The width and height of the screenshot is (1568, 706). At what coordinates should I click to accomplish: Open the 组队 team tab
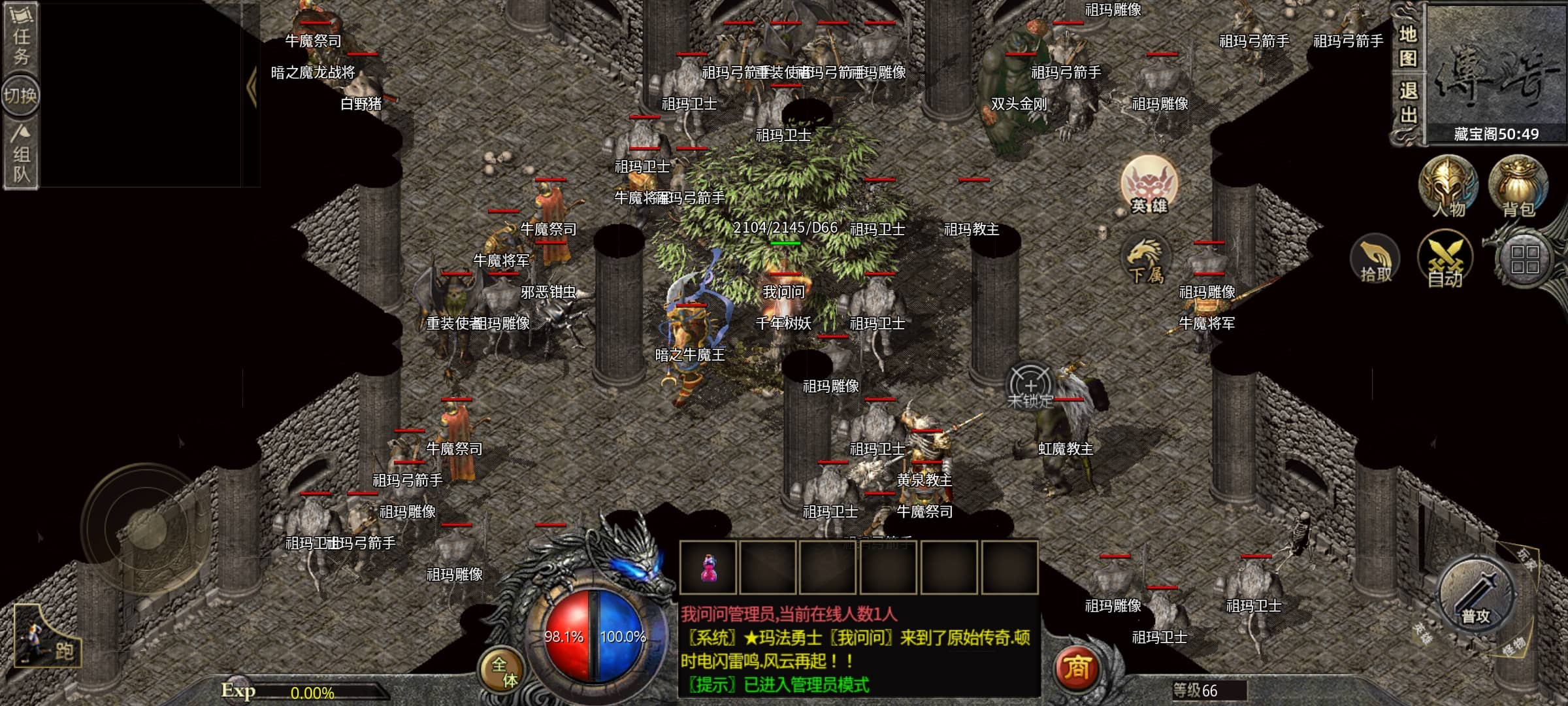pyautogui.click(x=21, y=156)
